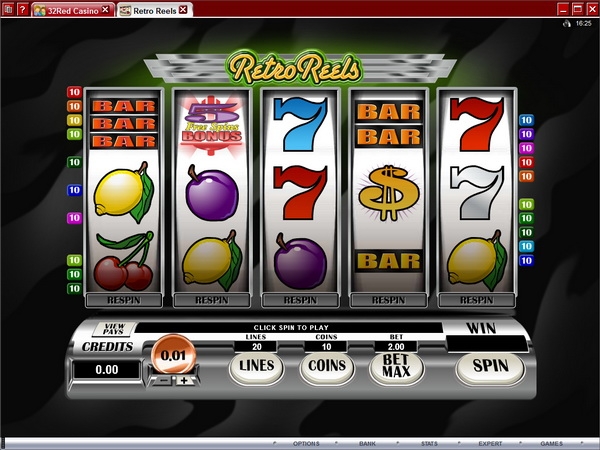Open the Bank menu
The width and height of the screenshot is (600, 450).
(x=367, y=442)
